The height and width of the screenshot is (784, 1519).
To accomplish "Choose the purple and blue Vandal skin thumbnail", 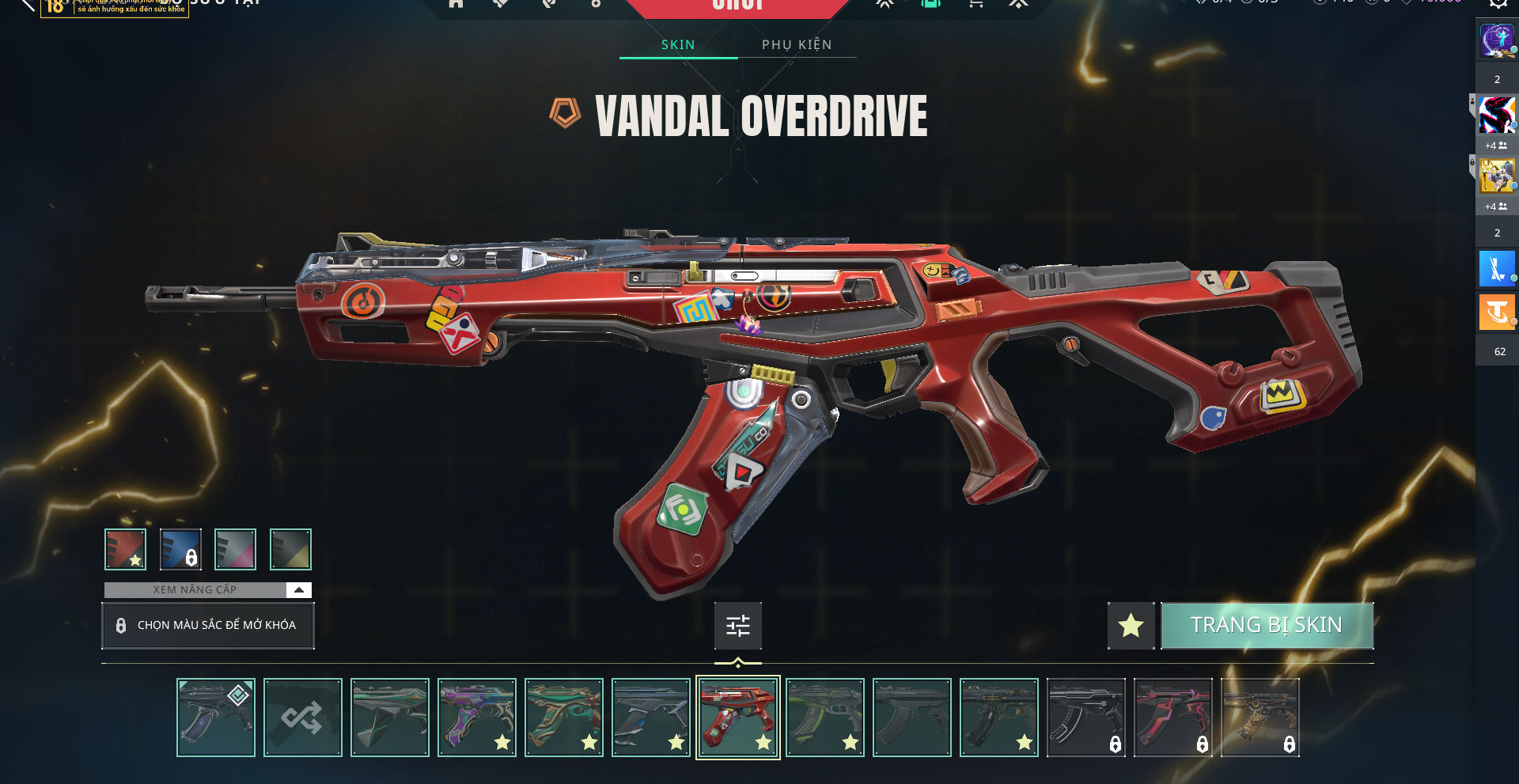I will [x=476, y=718].
